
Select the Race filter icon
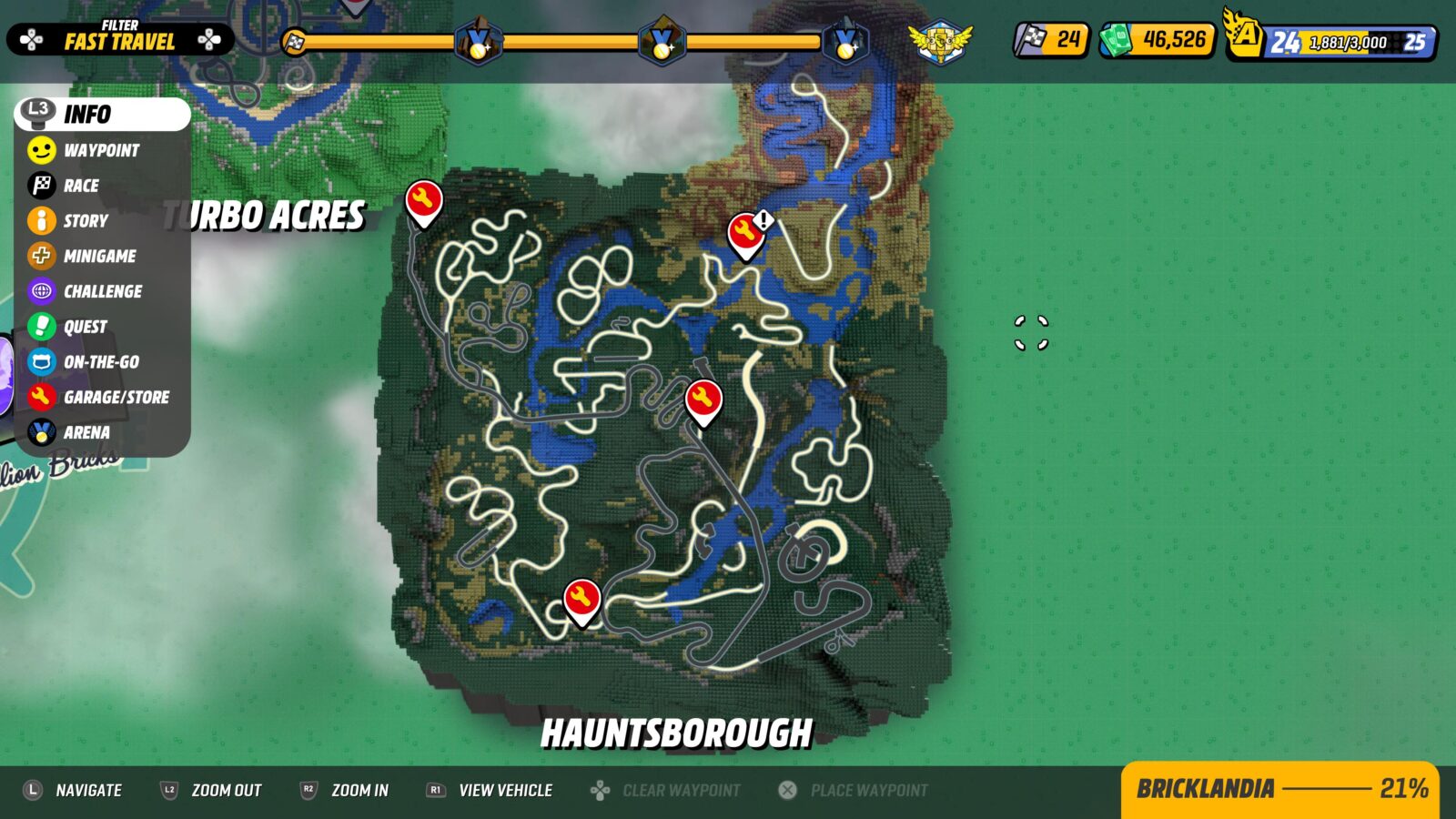coord(38,186)
